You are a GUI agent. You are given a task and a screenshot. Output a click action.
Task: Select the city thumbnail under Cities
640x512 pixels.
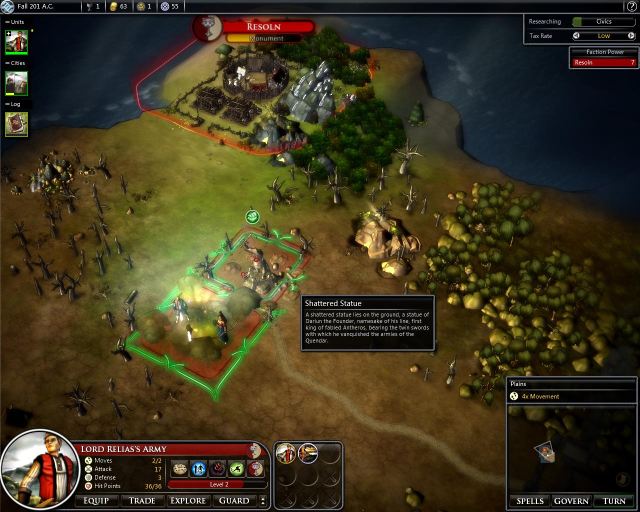coord(17,83)
